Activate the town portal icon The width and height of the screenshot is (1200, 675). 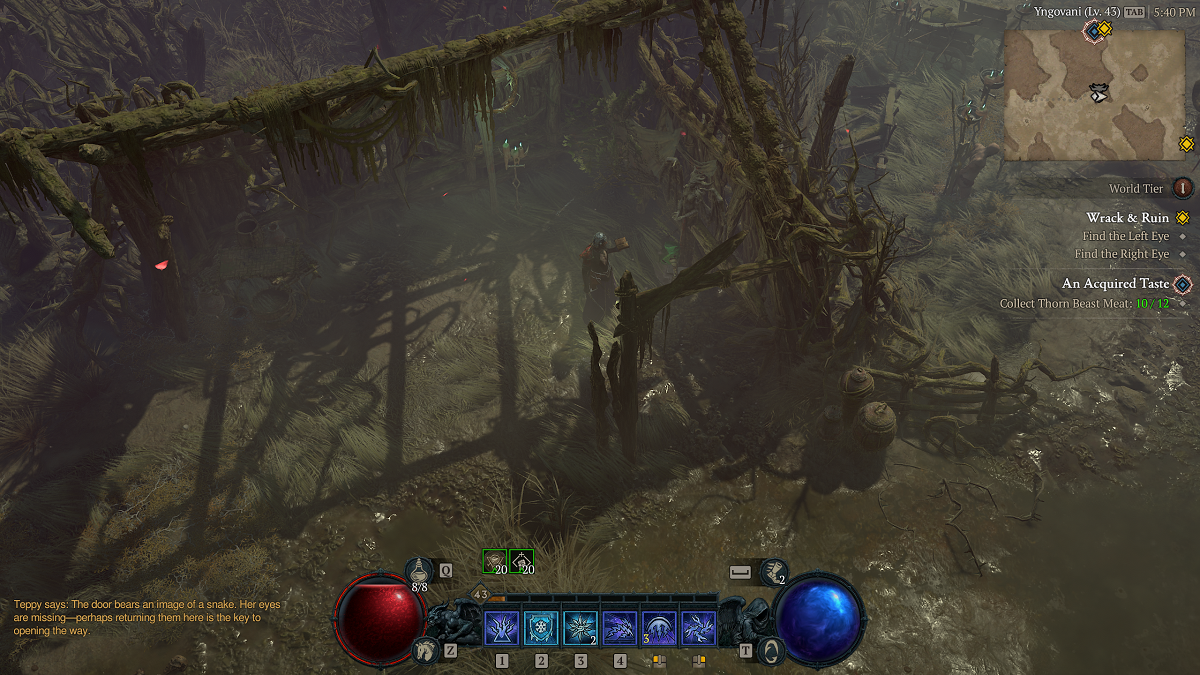[769, 651]
